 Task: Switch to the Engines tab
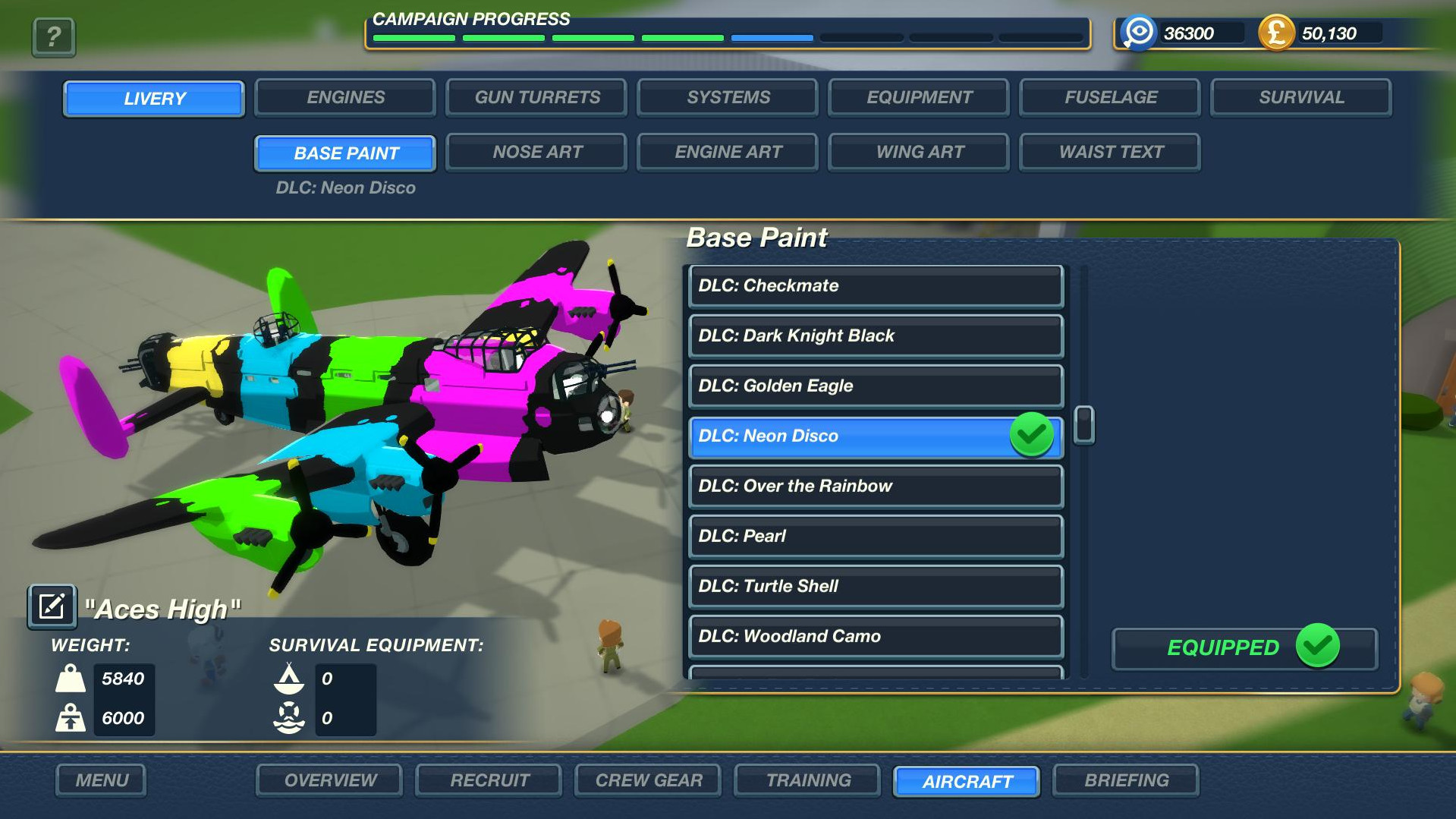[x=345, y=98]
